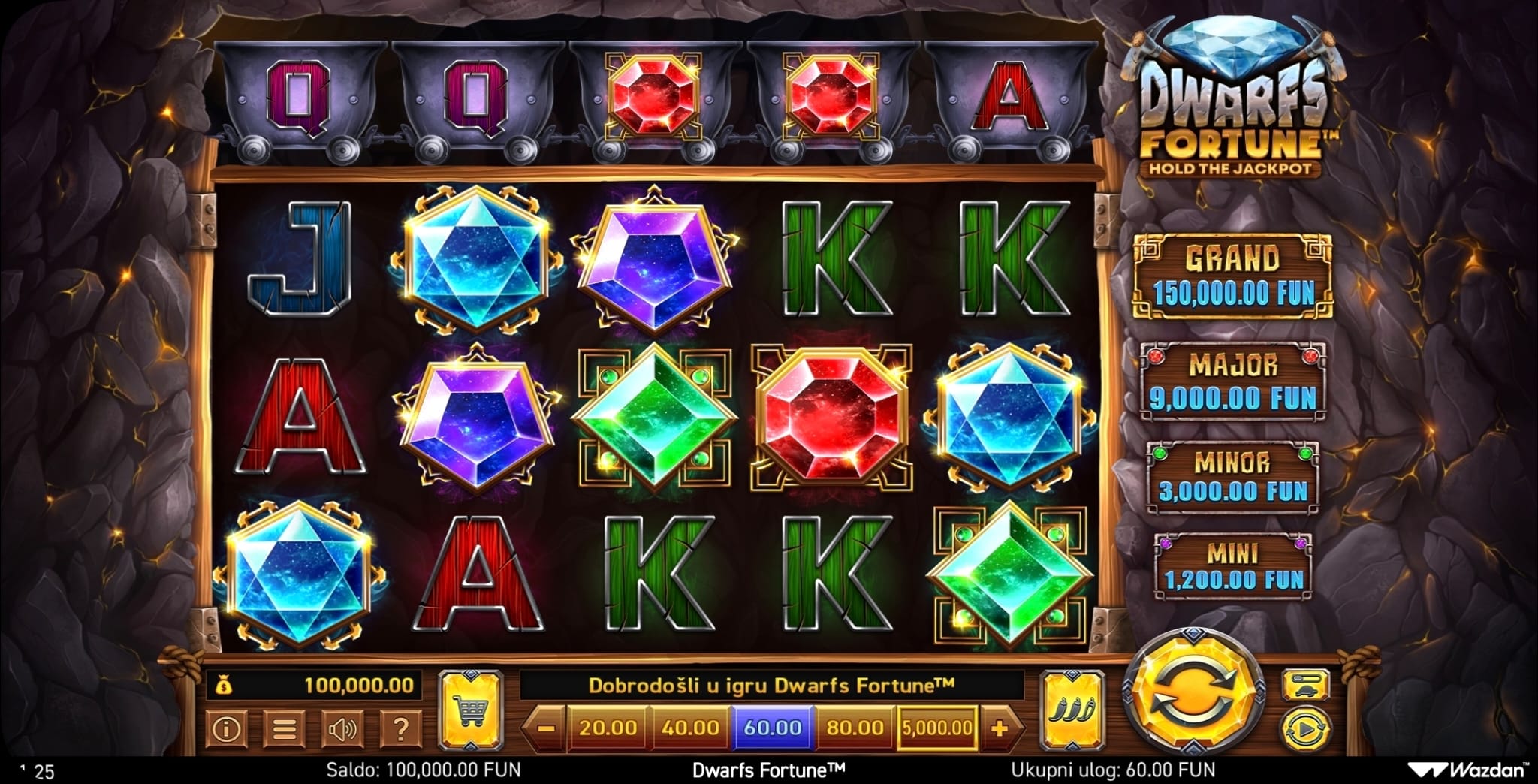Open the chili pepper volatility level selector
This screenshot has height=784, width=1538.
click(1073, 709)
